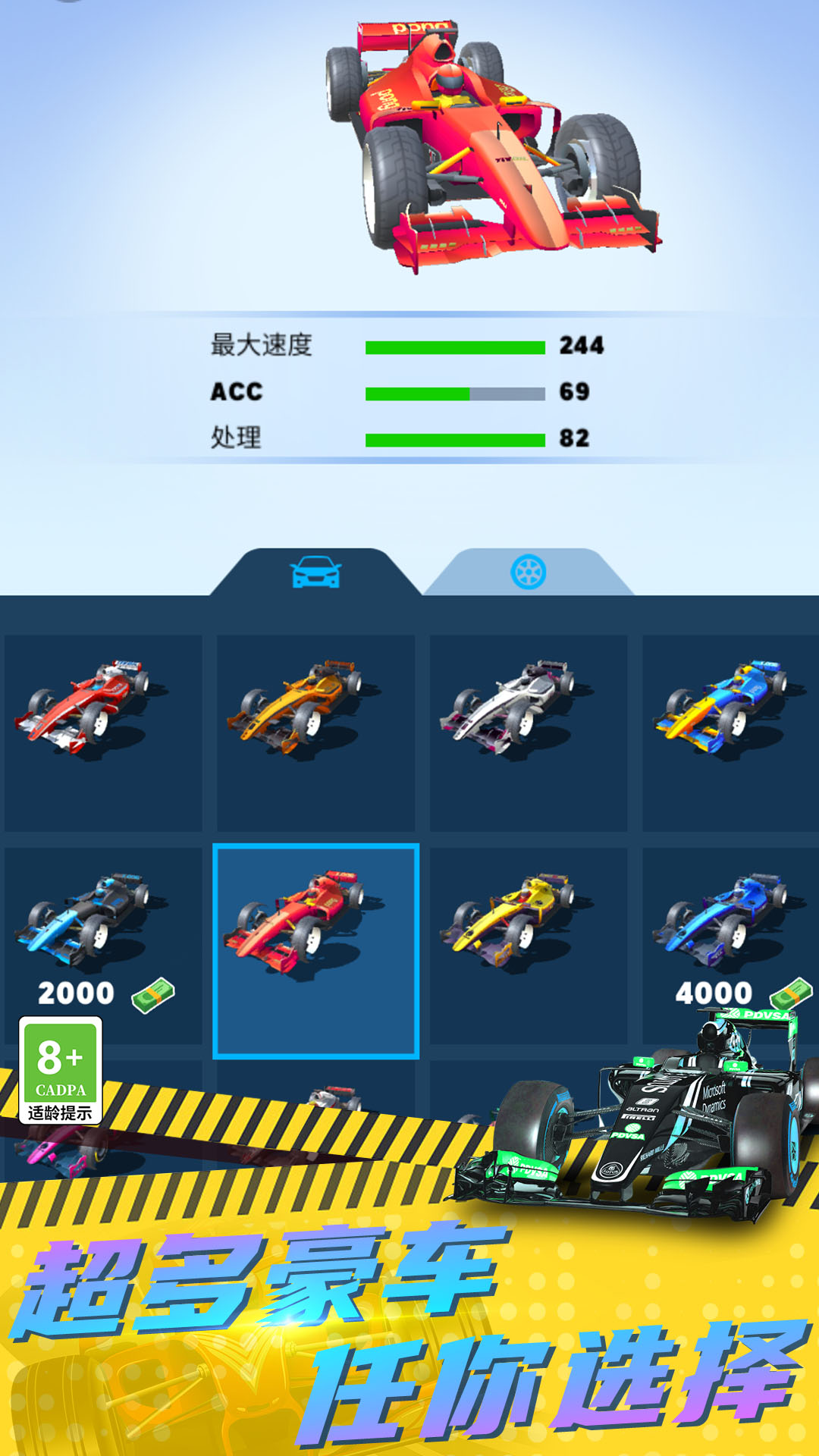Buy the black car priced 2000
Viewport: 819px width, 1456px height.
(103, 945)
